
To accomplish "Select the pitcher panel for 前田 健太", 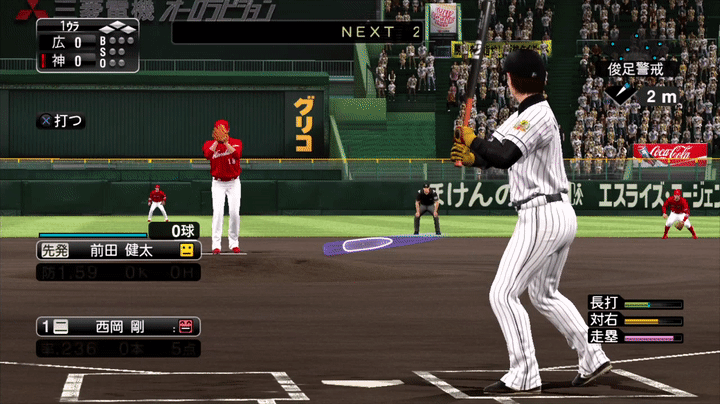I will 117,250.
